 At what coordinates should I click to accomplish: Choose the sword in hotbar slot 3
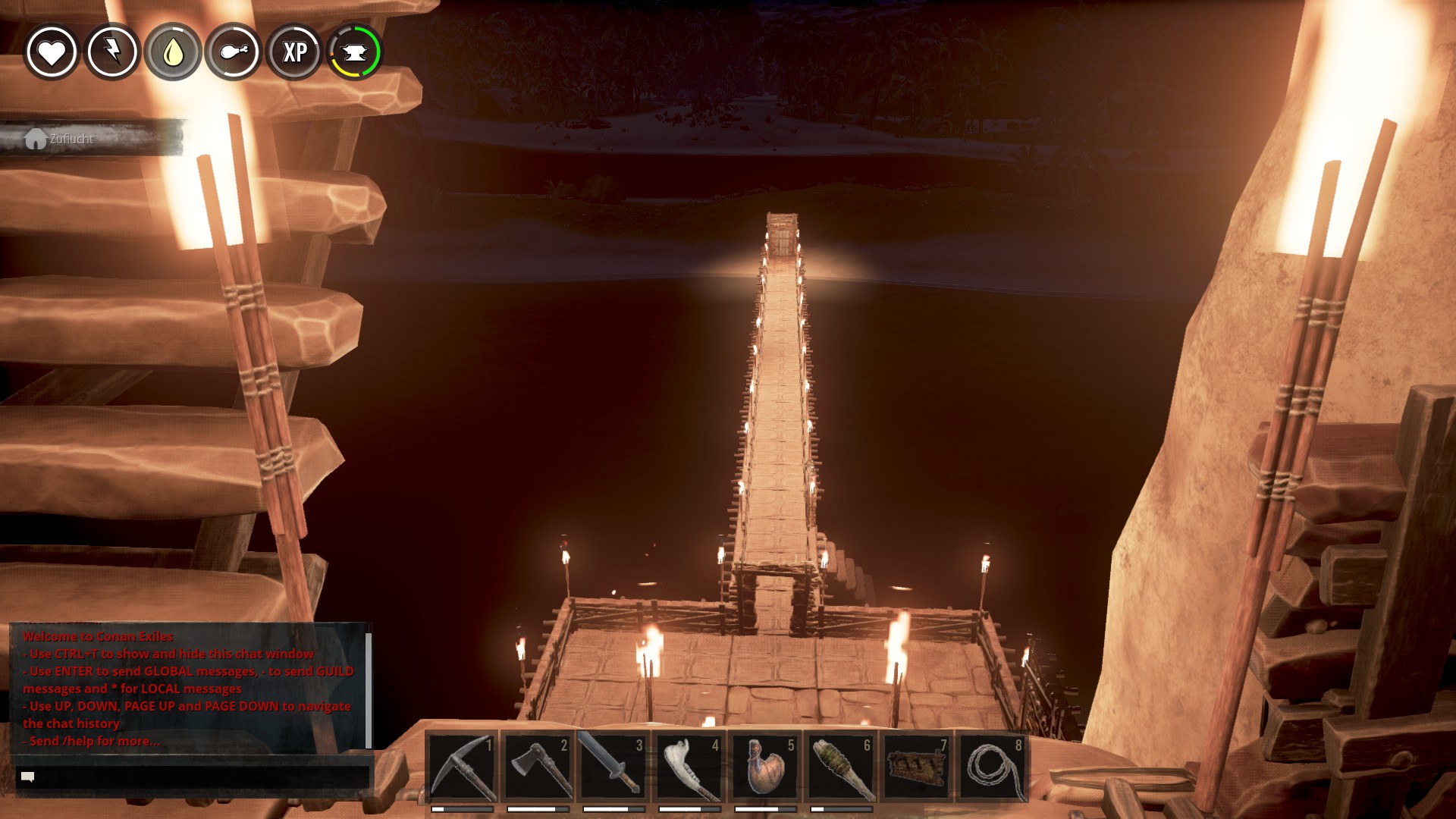(x=613, y=766)
